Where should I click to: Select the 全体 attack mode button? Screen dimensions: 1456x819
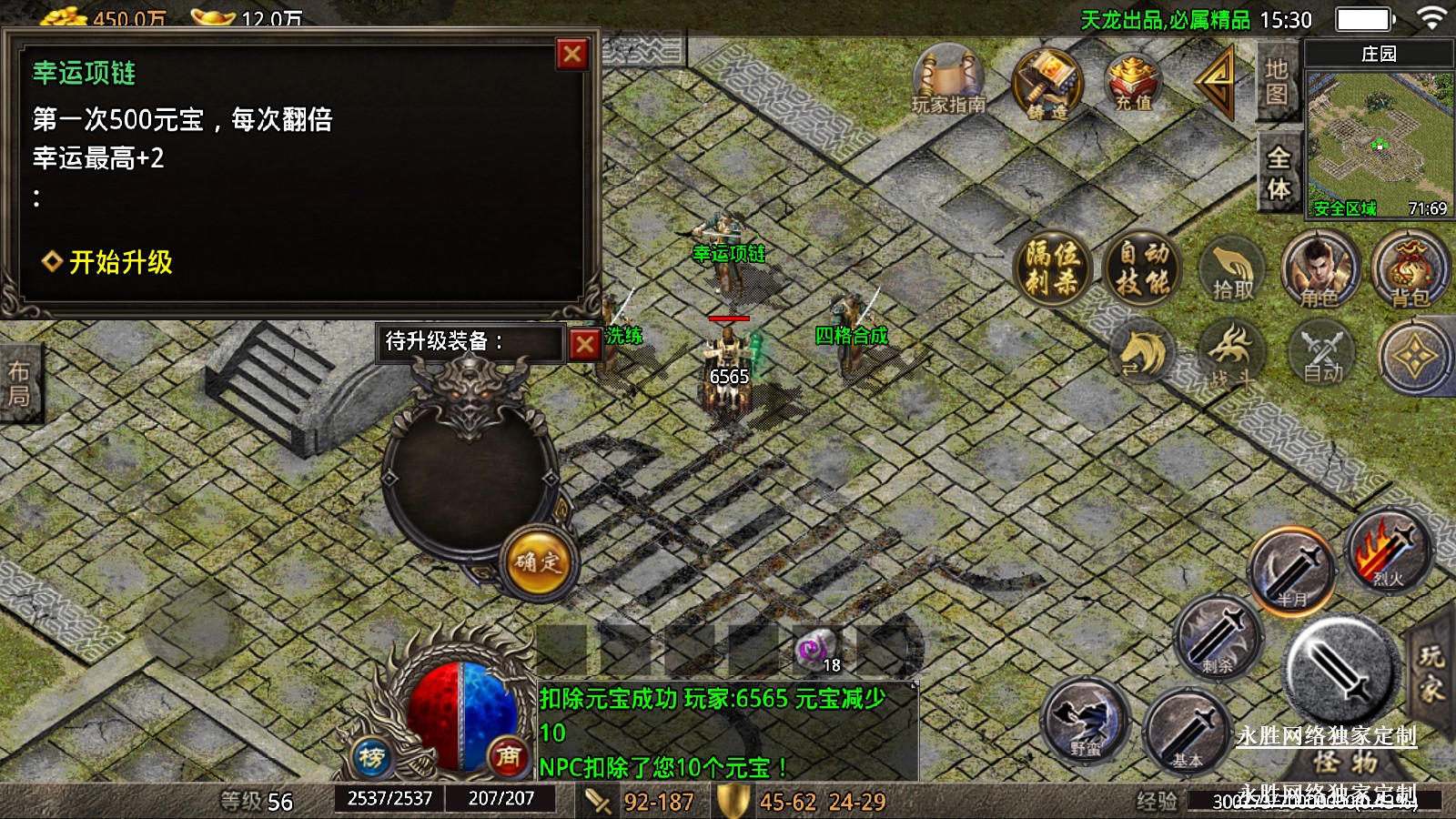1279,173
